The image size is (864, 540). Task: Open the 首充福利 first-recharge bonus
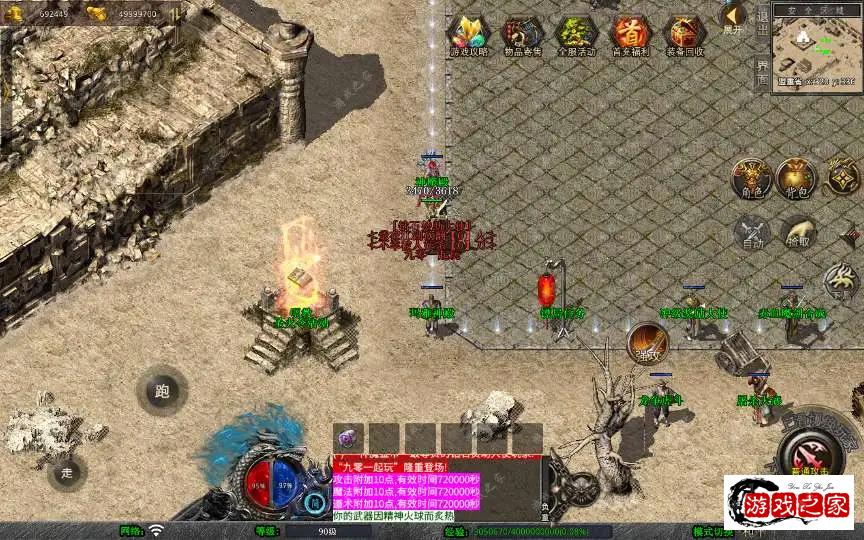click(630, 35)
